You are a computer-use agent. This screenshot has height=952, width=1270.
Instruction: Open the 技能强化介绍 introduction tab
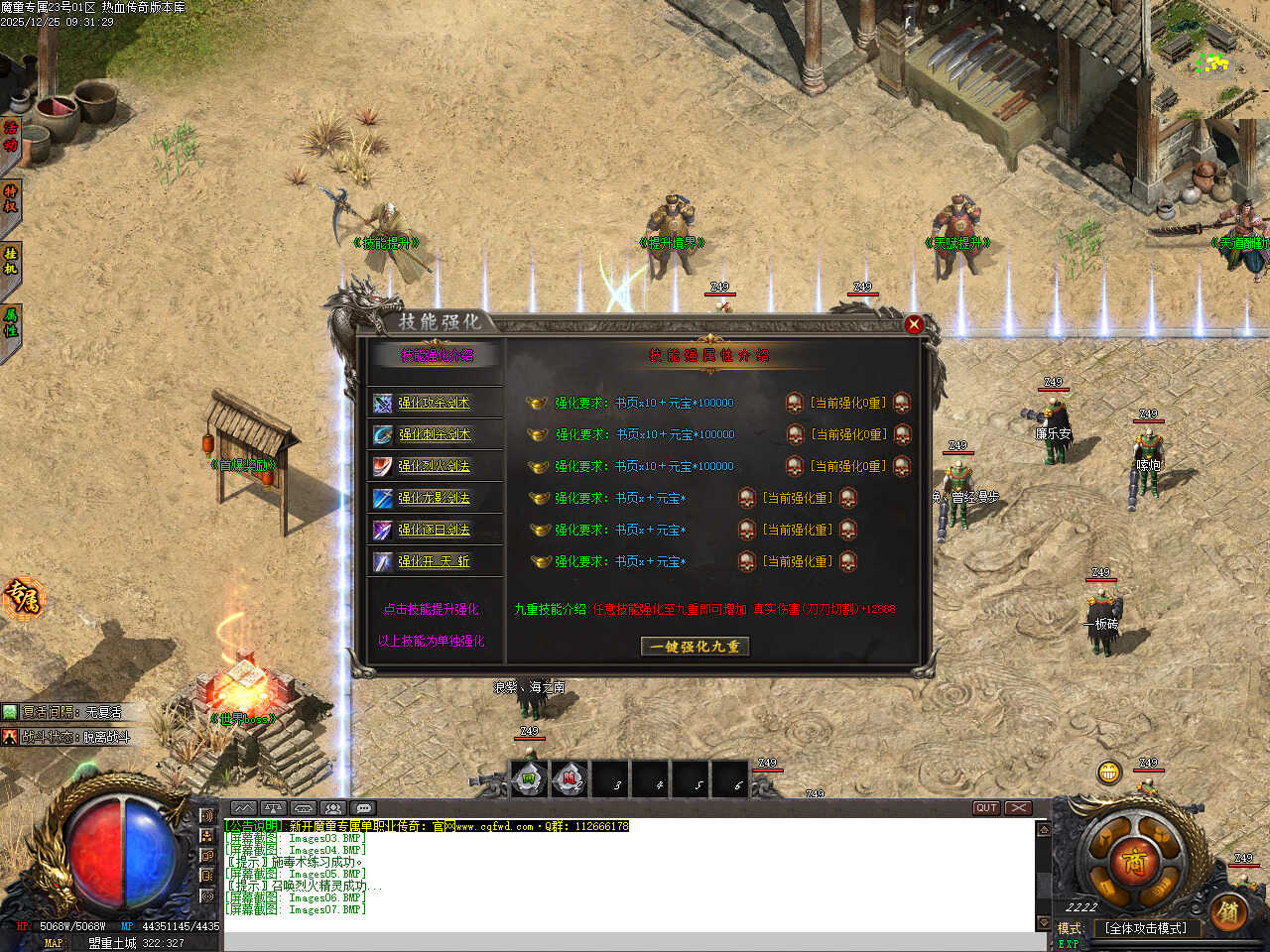pyautogui.click(x=437, y=355)
